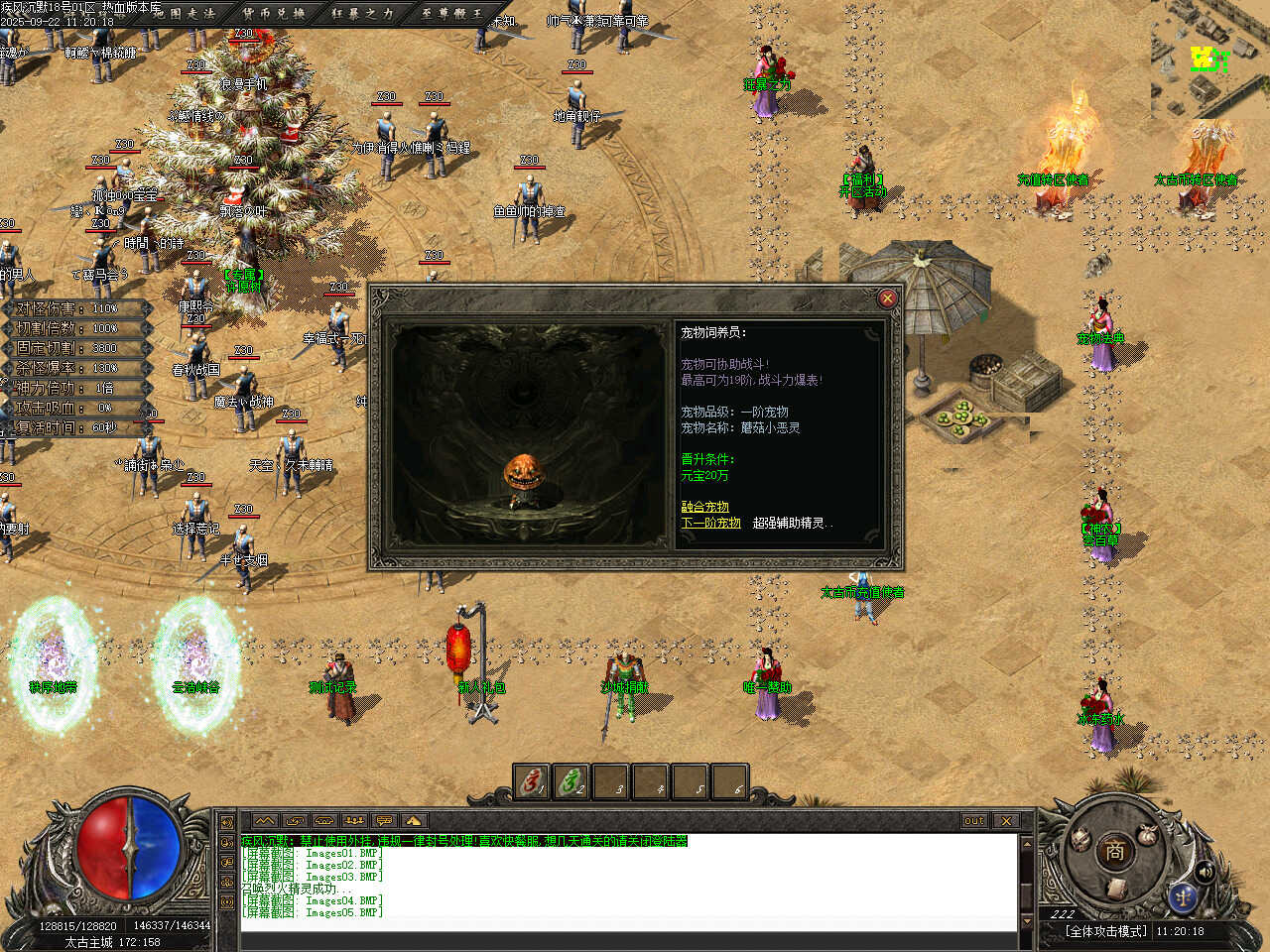This screenshot has width=1270, height=952.
Task: Open the 商 shop button
Action: pos(1114,851)
